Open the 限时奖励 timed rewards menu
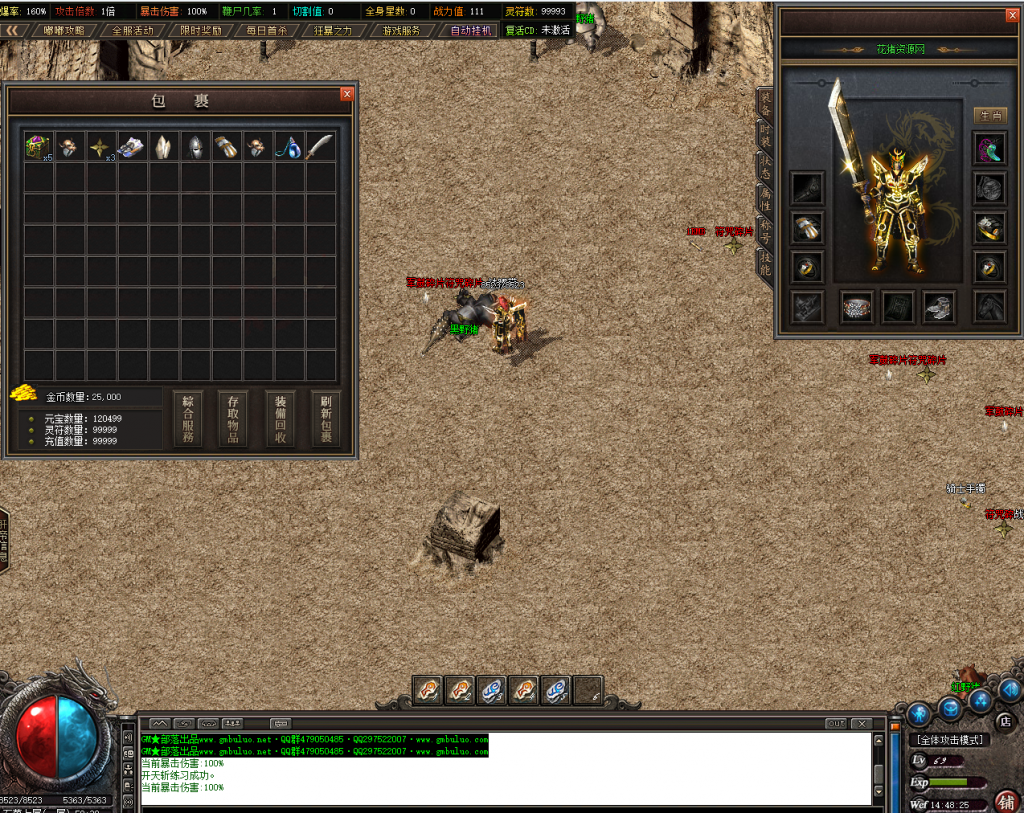Viewport: 1024px width, 813px height. (x=201, y=30)
